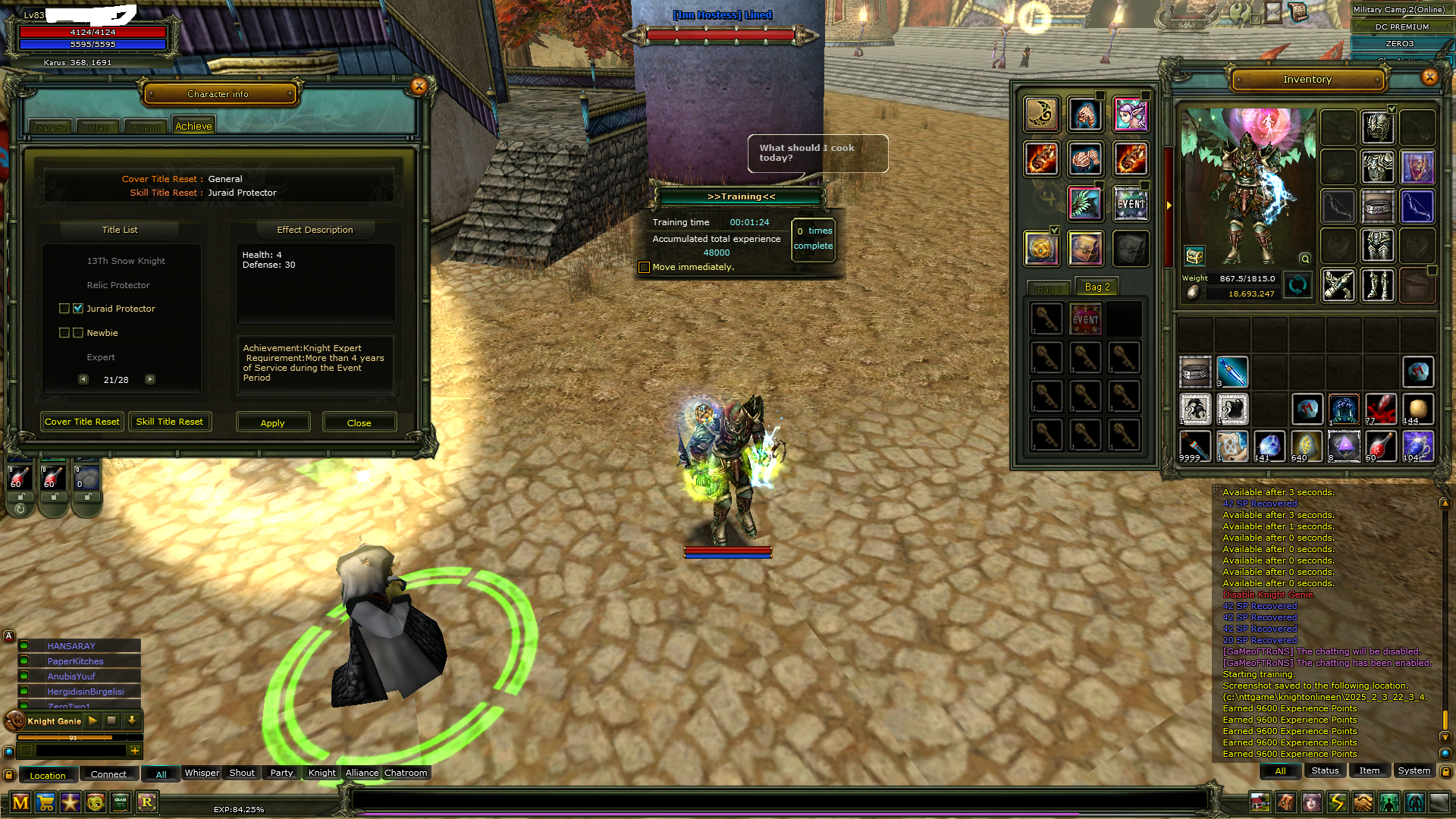1456x819 pixels.
Task: Uncheck the Juraid Protector title checkbox
Action: pyautogui.click(x=78, y=309)
